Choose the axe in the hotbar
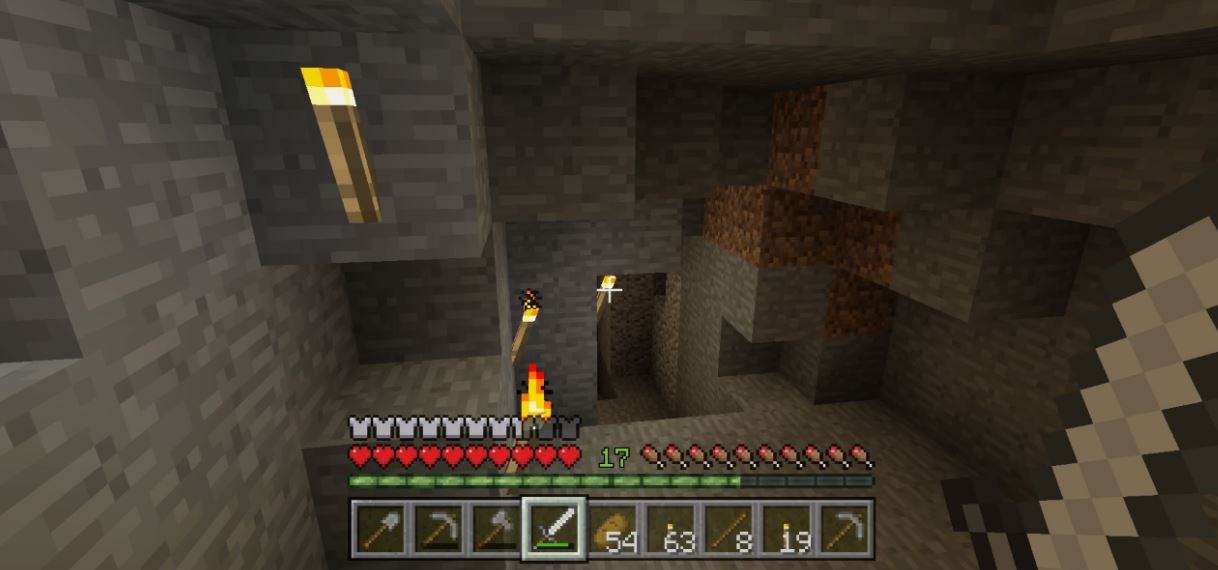Viewport: 1218px width, 570px height. tap(496, 528)
